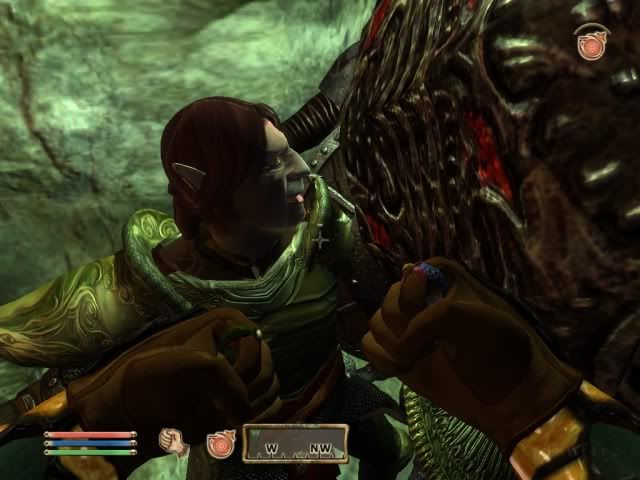Click the active spell effect icon under the arc

pyautogui.click(x=592, y=46)
